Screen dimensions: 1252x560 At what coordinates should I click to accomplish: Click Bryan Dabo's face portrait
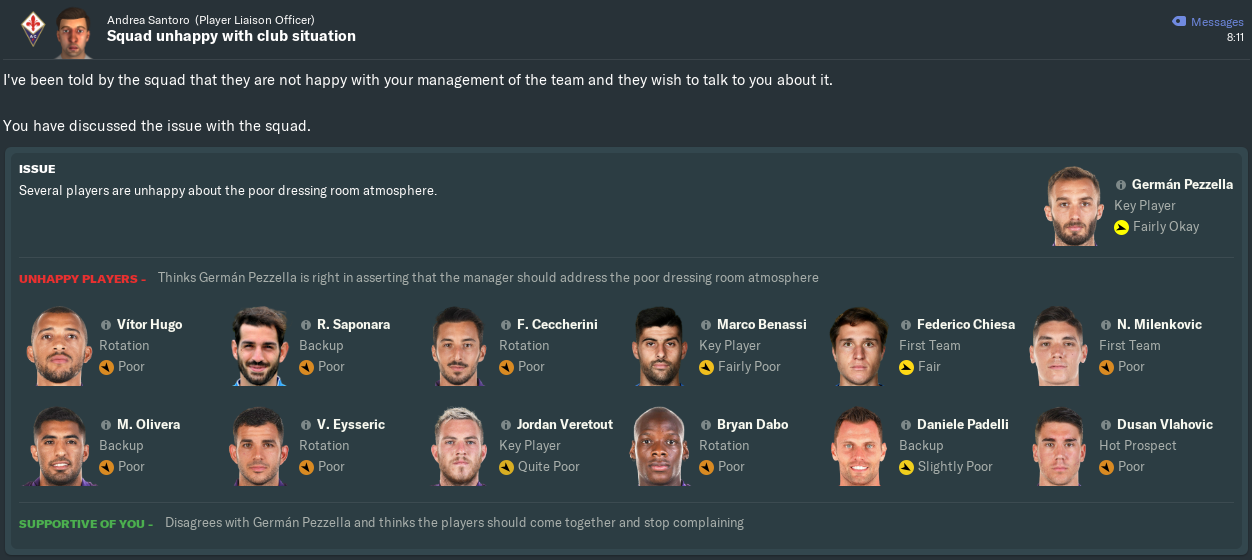660,446
